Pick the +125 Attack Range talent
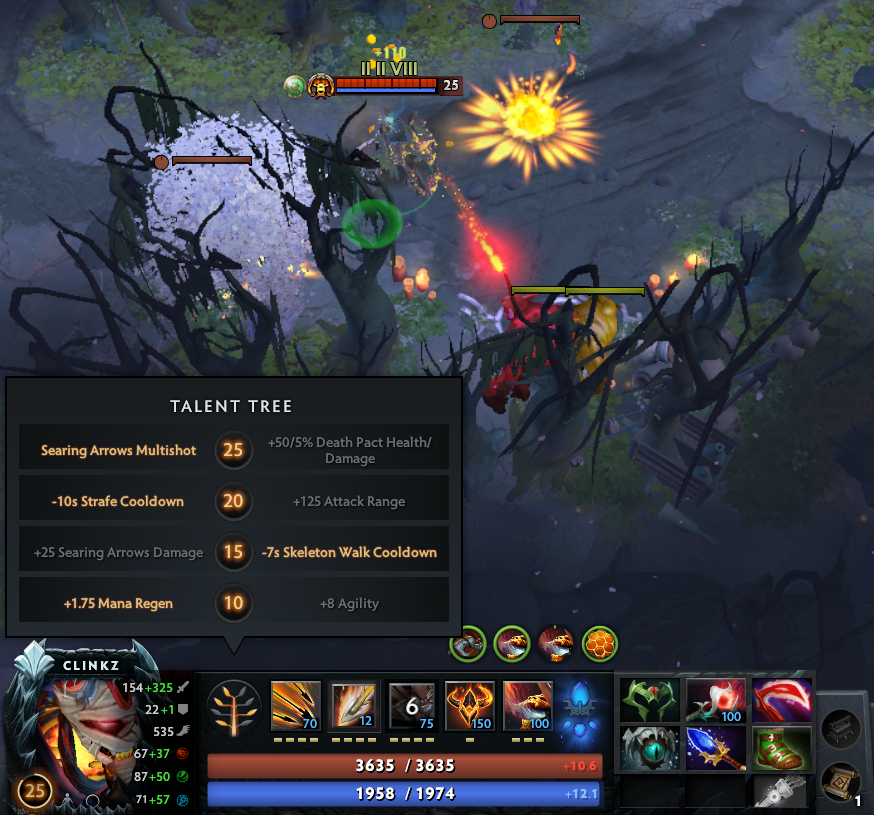The width and height of the screenshot is (874, 815). [350, 501]
